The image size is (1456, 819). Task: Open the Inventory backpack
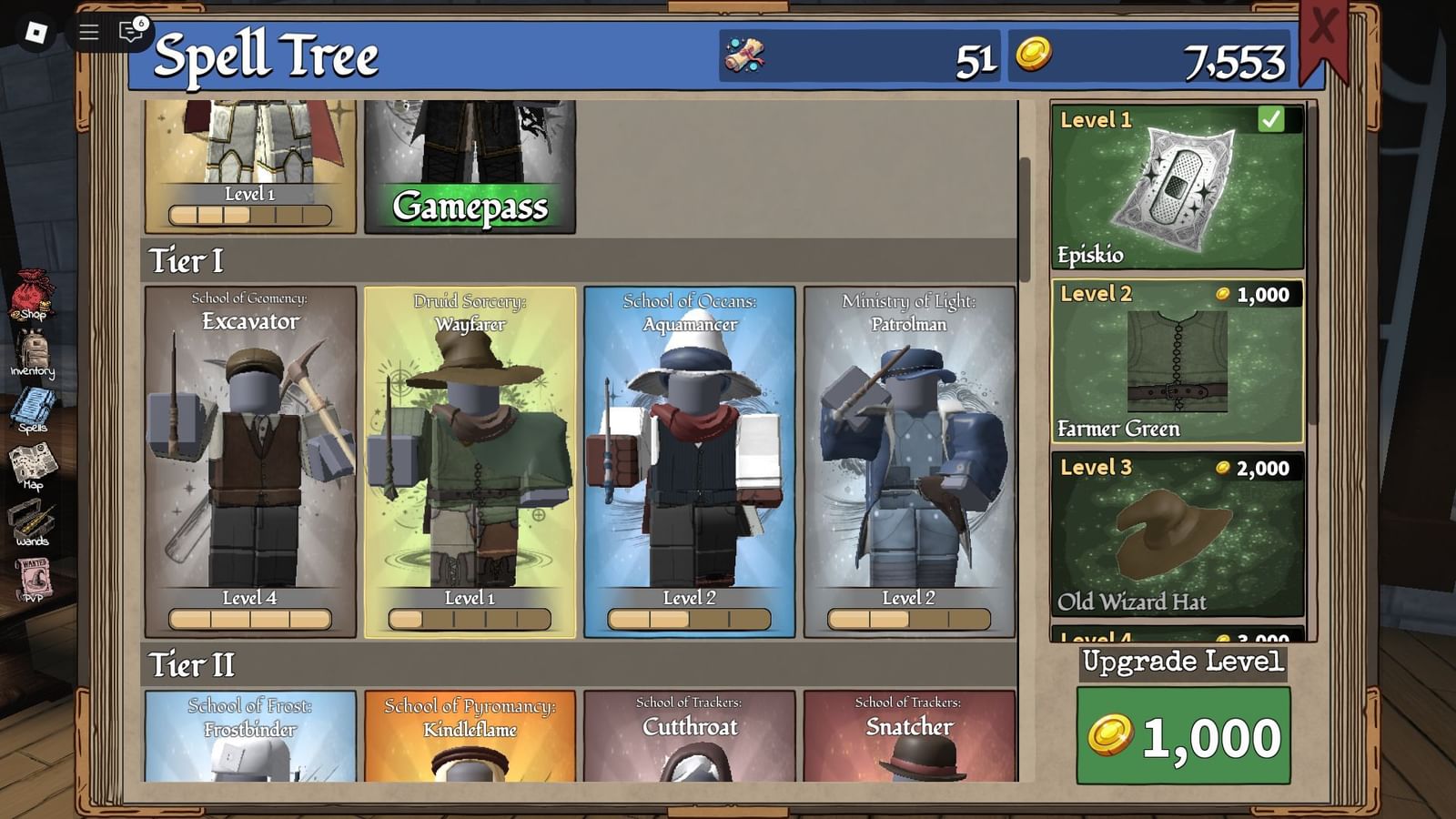[x=34, y=350]
